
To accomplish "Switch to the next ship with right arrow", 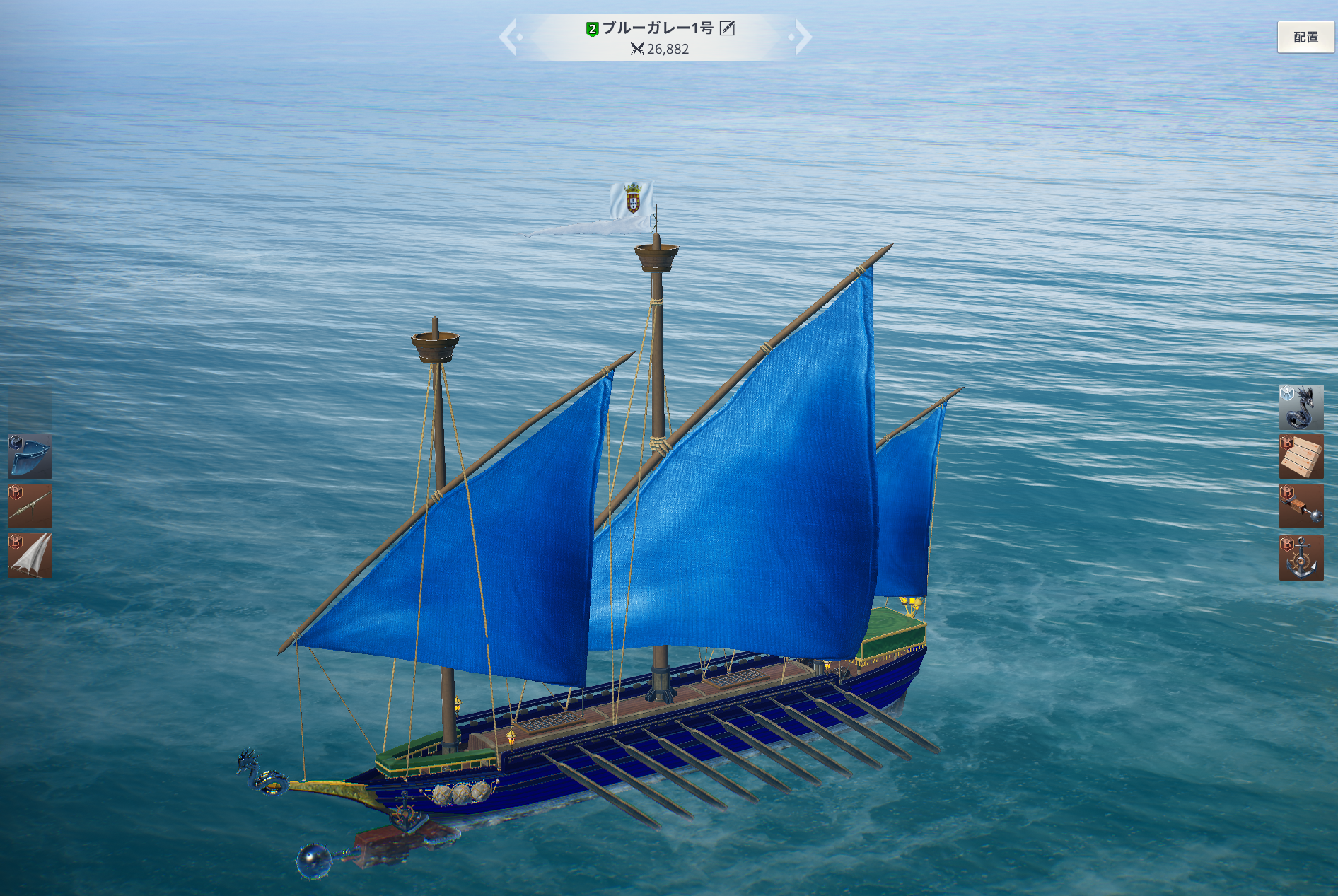I will (x=802, y=37).
